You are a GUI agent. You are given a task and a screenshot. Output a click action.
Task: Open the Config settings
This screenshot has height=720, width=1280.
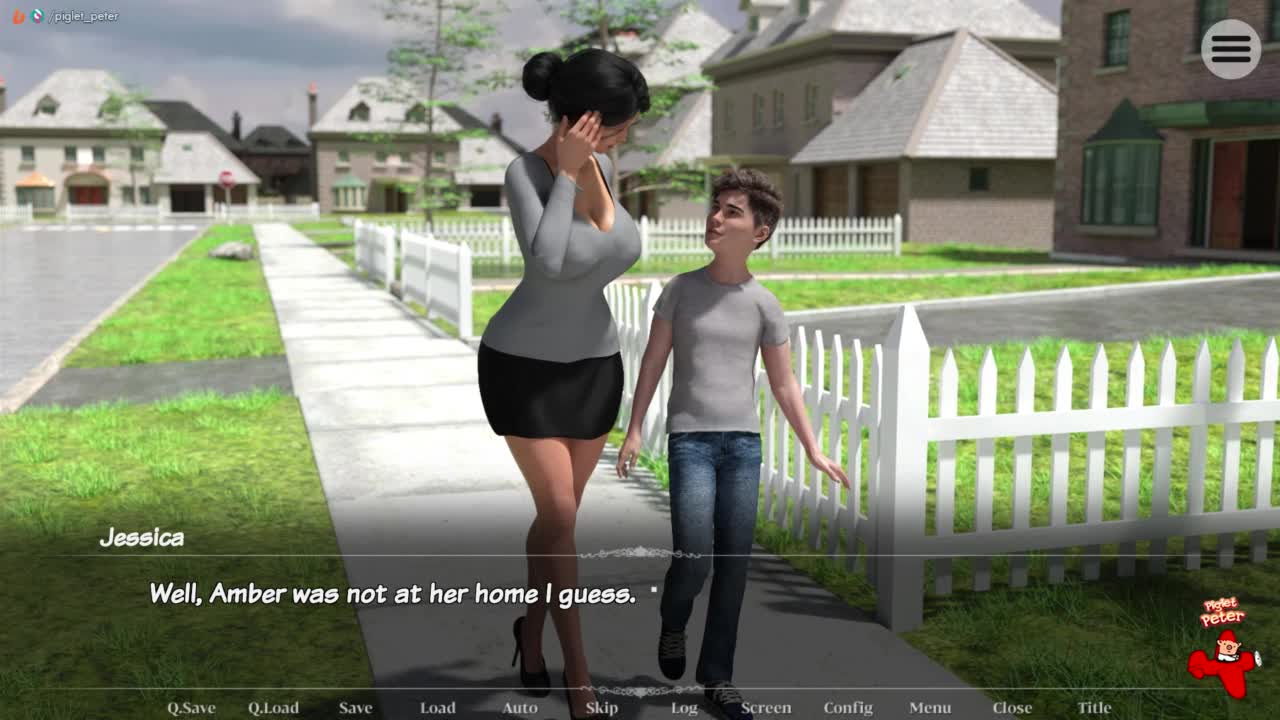tap(848, 707)
